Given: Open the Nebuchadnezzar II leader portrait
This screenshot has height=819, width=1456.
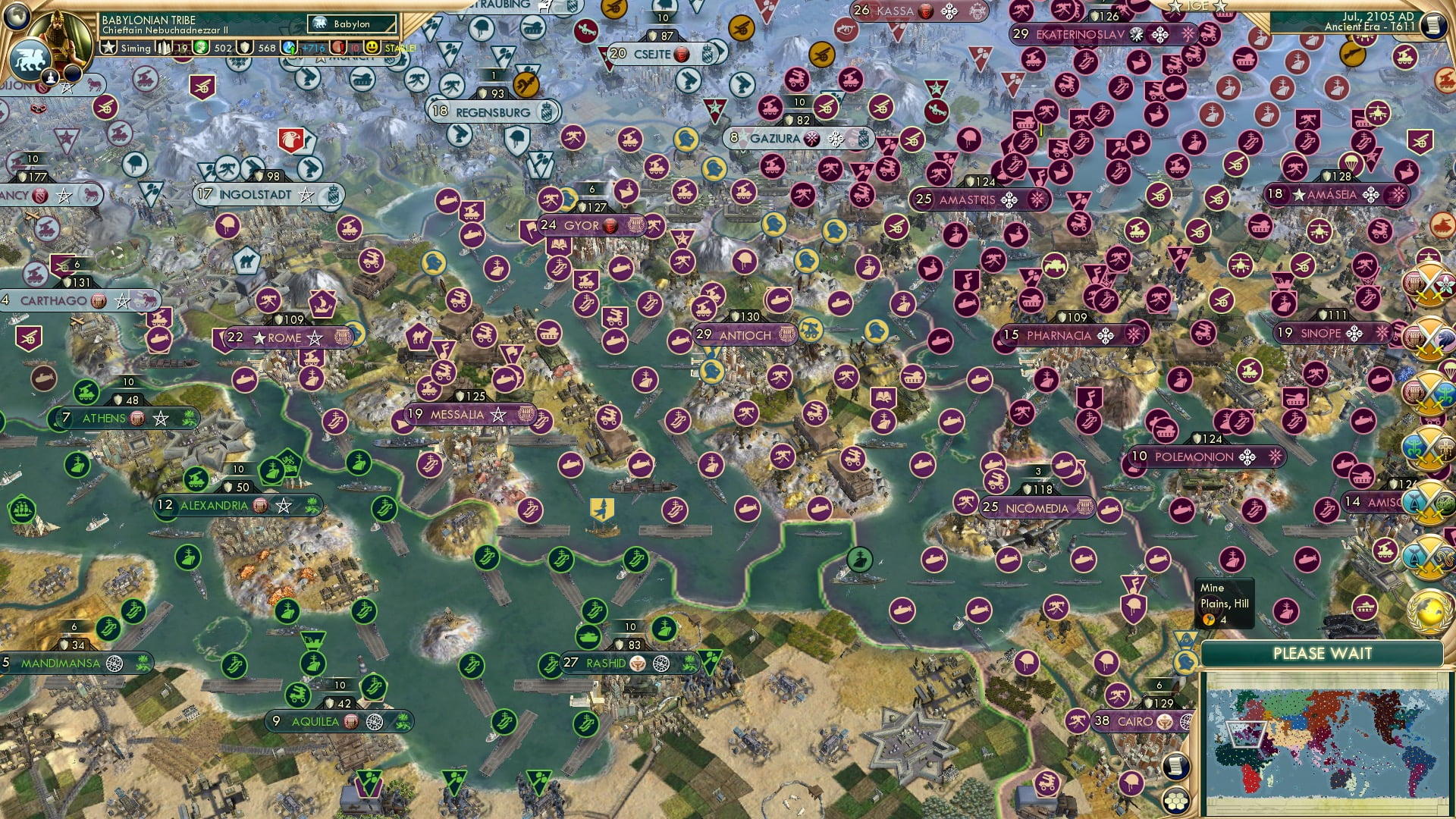Looking at the screenshot, I should click(61, 39).
